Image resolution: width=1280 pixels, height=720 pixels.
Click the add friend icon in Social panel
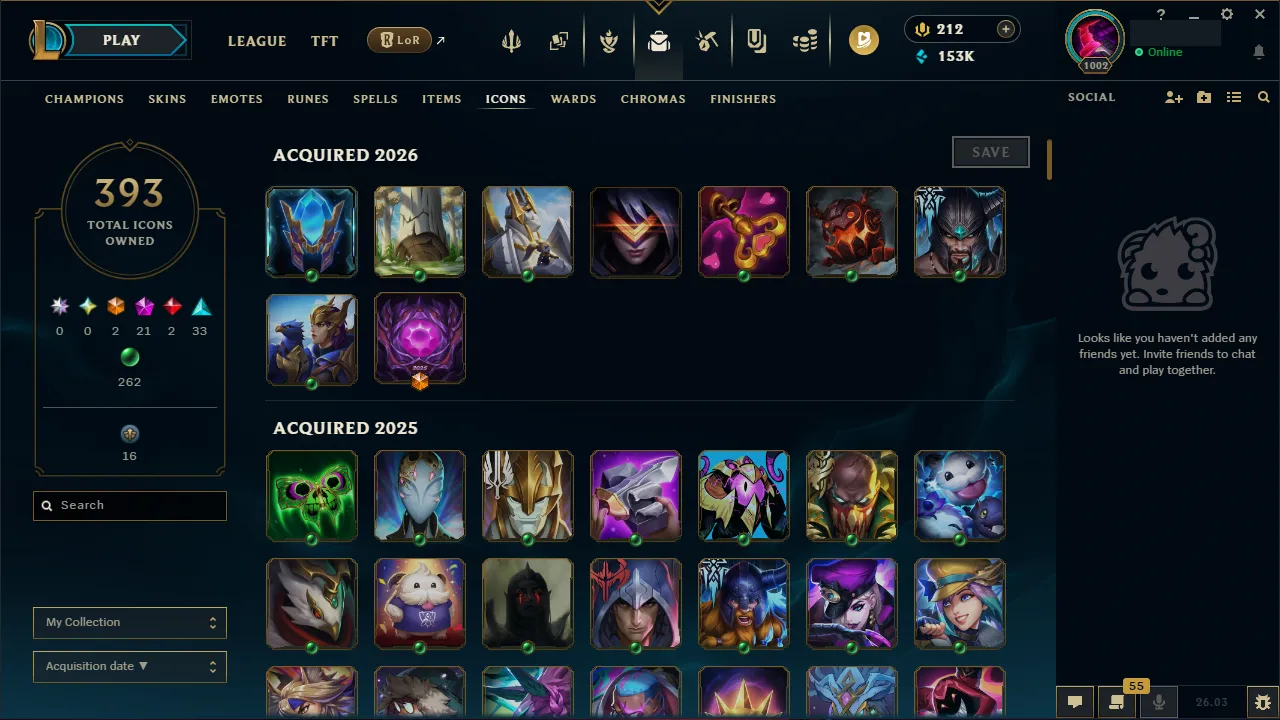[1173, 97]
